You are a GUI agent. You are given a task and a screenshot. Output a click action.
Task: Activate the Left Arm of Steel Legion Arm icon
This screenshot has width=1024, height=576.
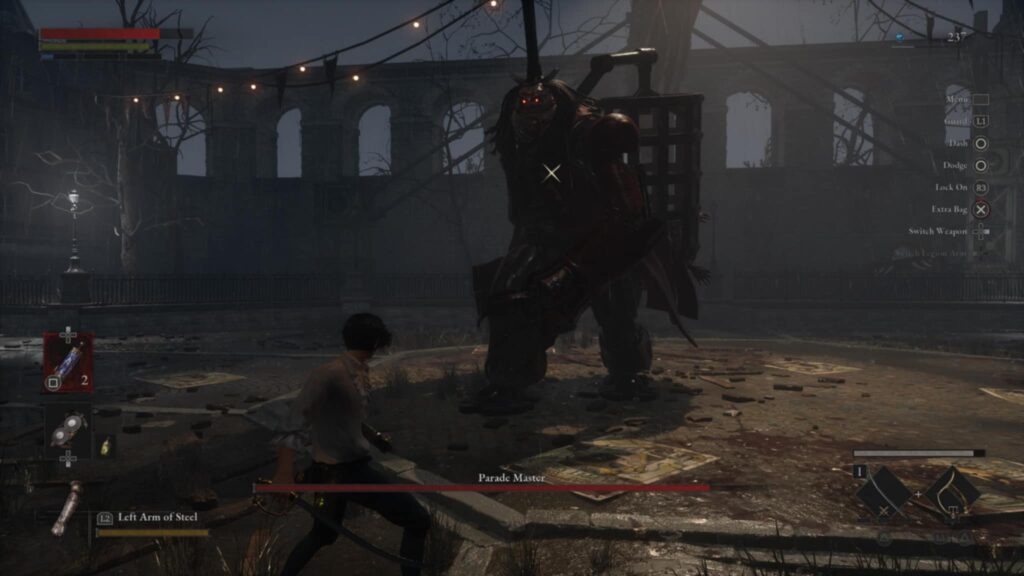click(x=68, y=507)
